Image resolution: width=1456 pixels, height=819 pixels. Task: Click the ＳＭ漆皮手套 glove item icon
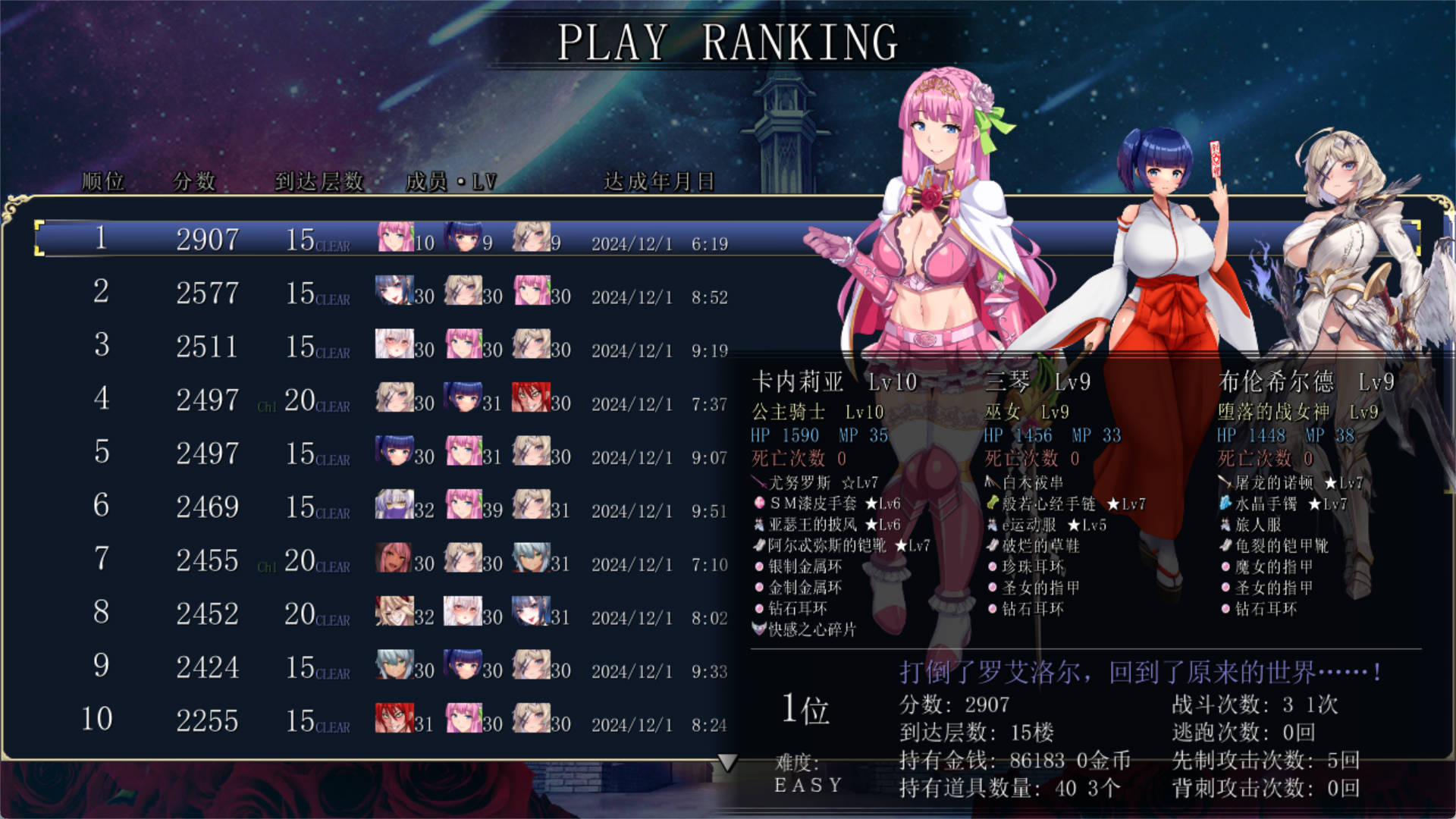click(x=758, y=504)
